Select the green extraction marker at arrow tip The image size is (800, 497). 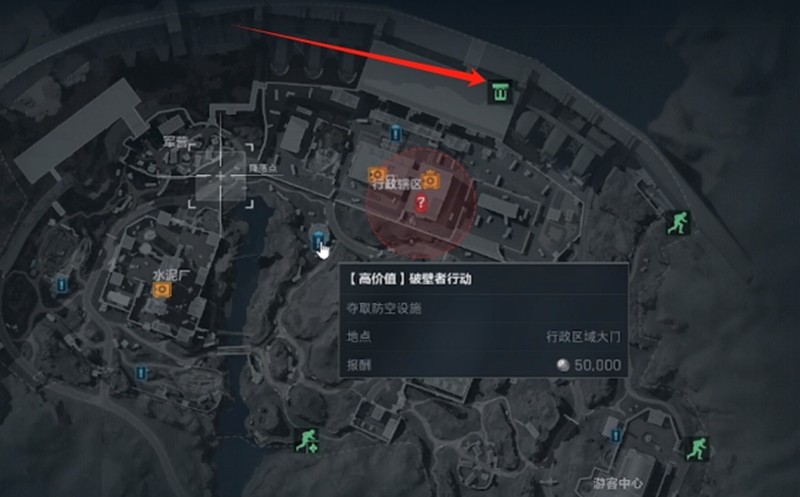(500, 93)
